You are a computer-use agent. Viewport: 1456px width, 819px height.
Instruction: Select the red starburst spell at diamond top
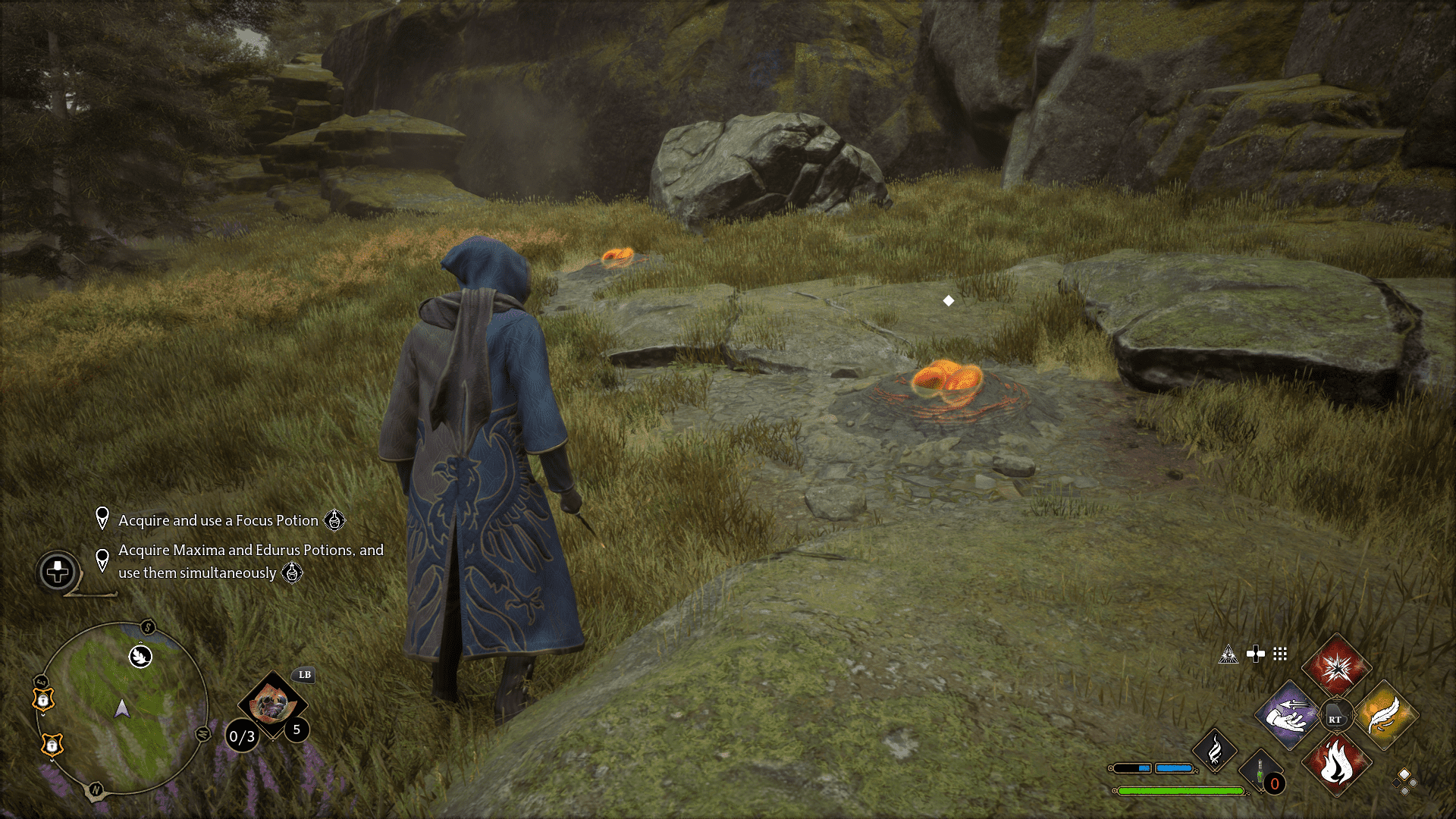tap(1337, 666)
